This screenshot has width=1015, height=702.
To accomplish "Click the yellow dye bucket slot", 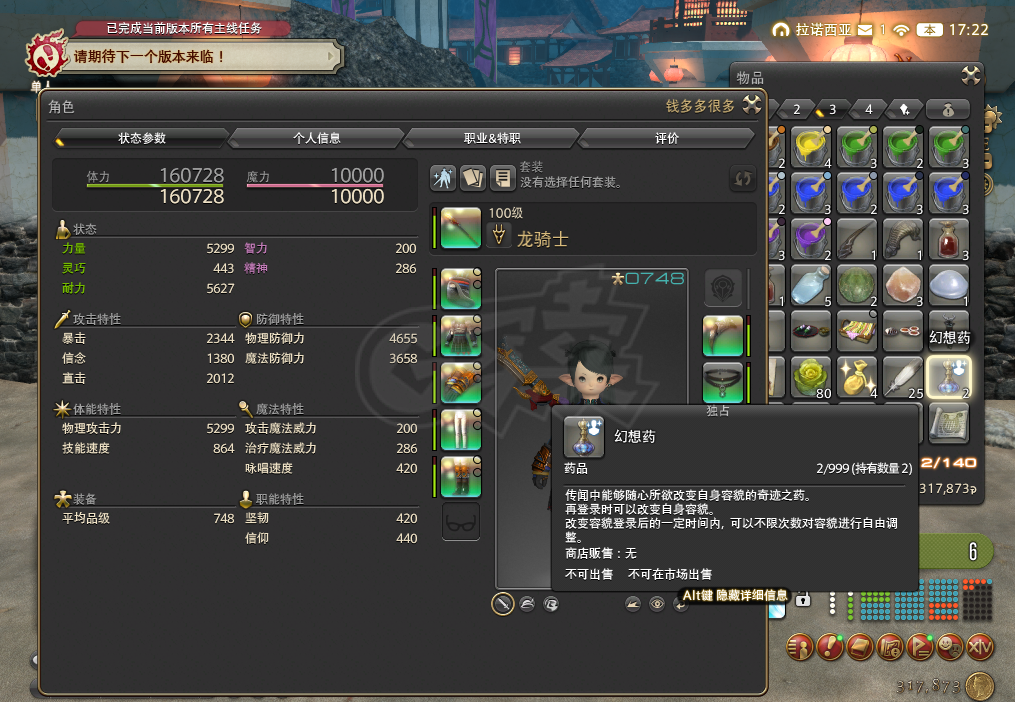I will [x=809, y=146].
